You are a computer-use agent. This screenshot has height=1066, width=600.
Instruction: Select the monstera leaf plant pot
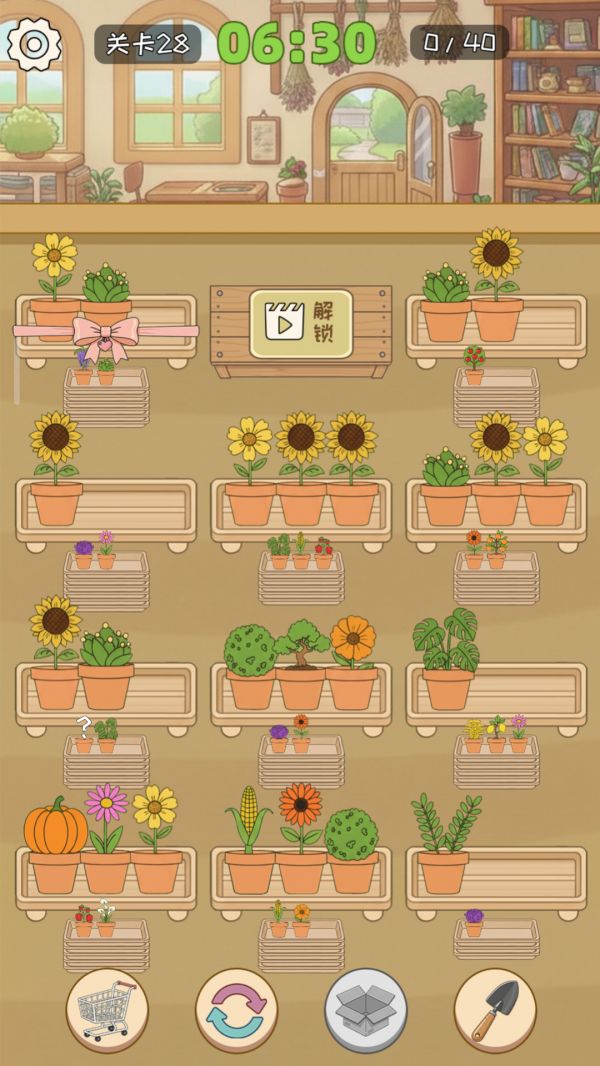coord(446,660)
